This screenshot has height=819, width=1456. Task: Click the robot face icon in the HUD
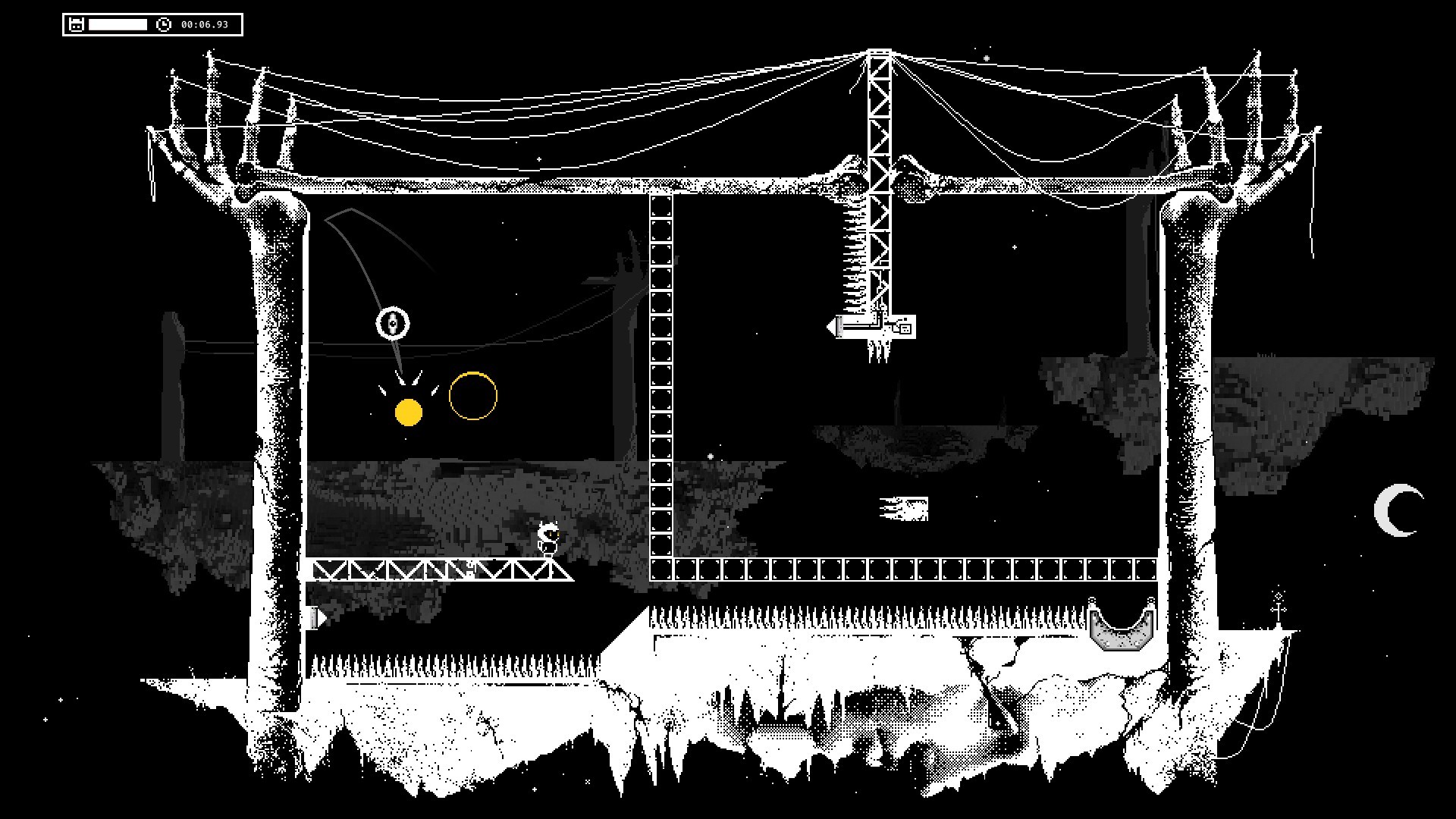coord(77,24)
